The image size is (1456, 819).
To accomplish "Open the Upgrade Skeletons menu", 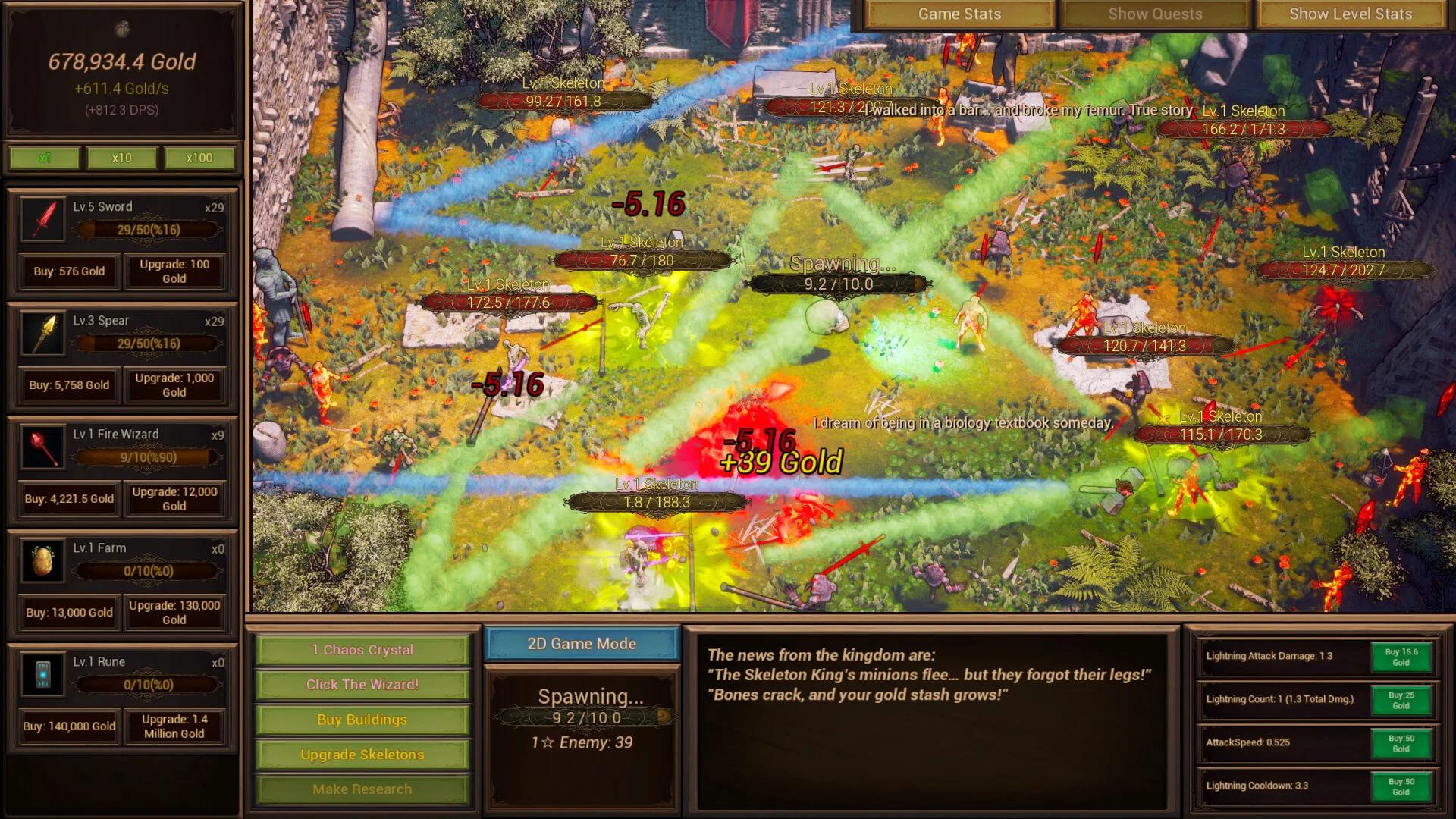I will click(362, 755).
